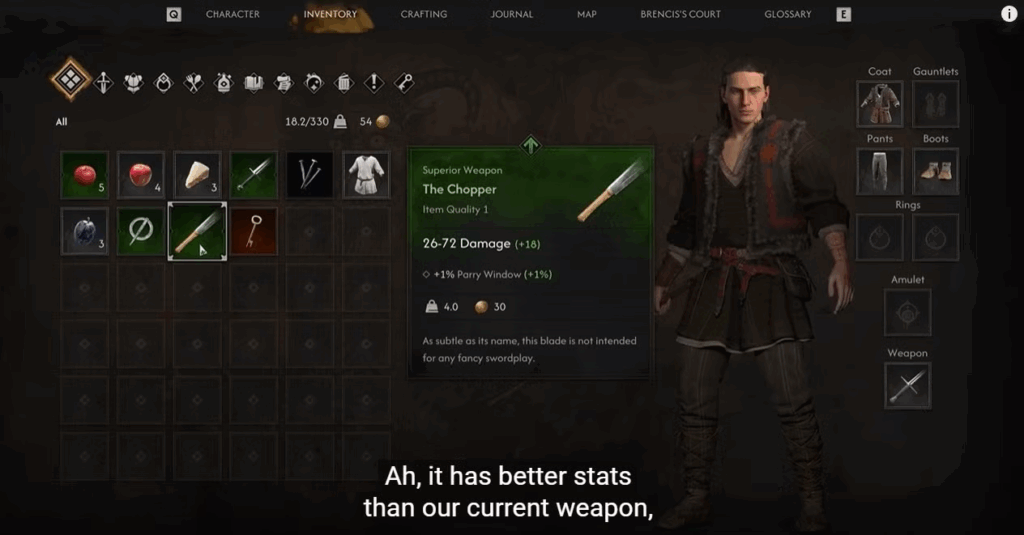The image size is (1024, 535).
Task: Select the white tunic inventory slot
Action: pyautogui.click(x=366, y=175)
